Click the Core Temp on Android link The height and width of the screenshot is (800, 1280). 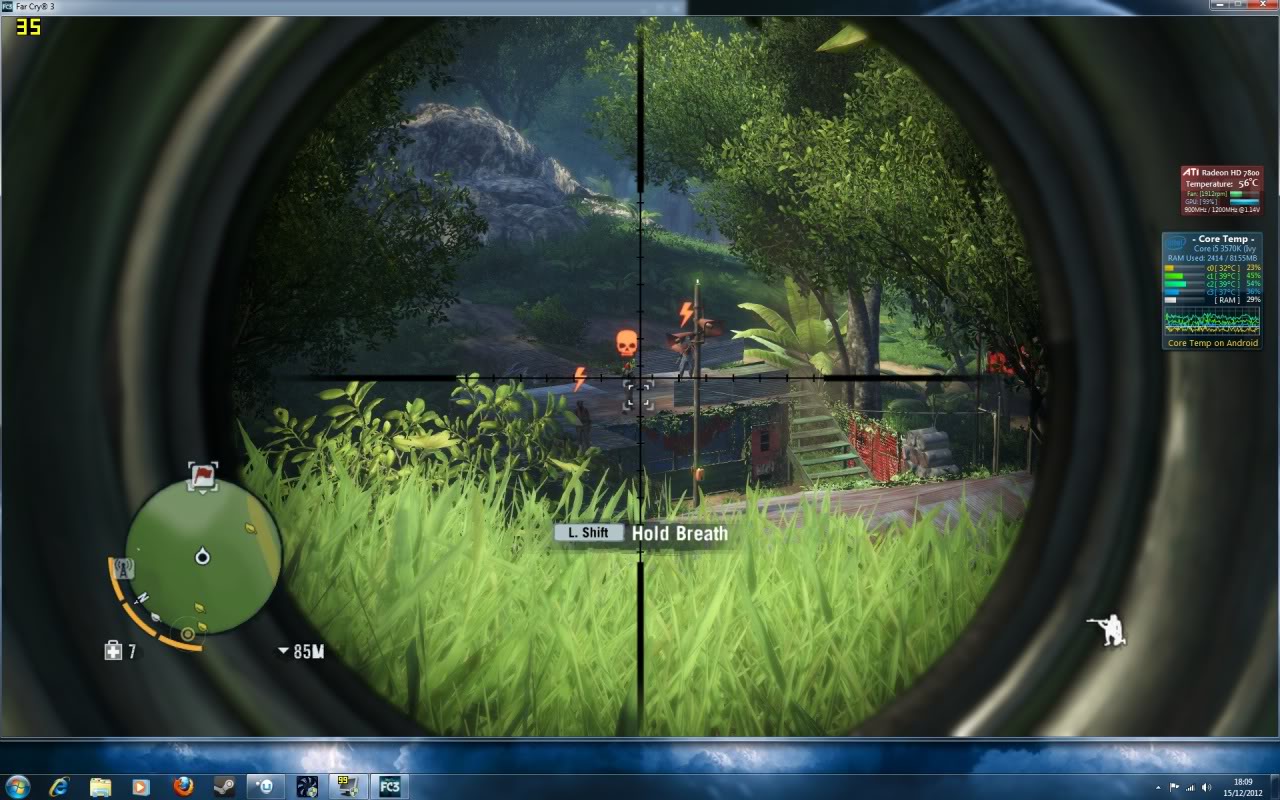click(1212, 342)
